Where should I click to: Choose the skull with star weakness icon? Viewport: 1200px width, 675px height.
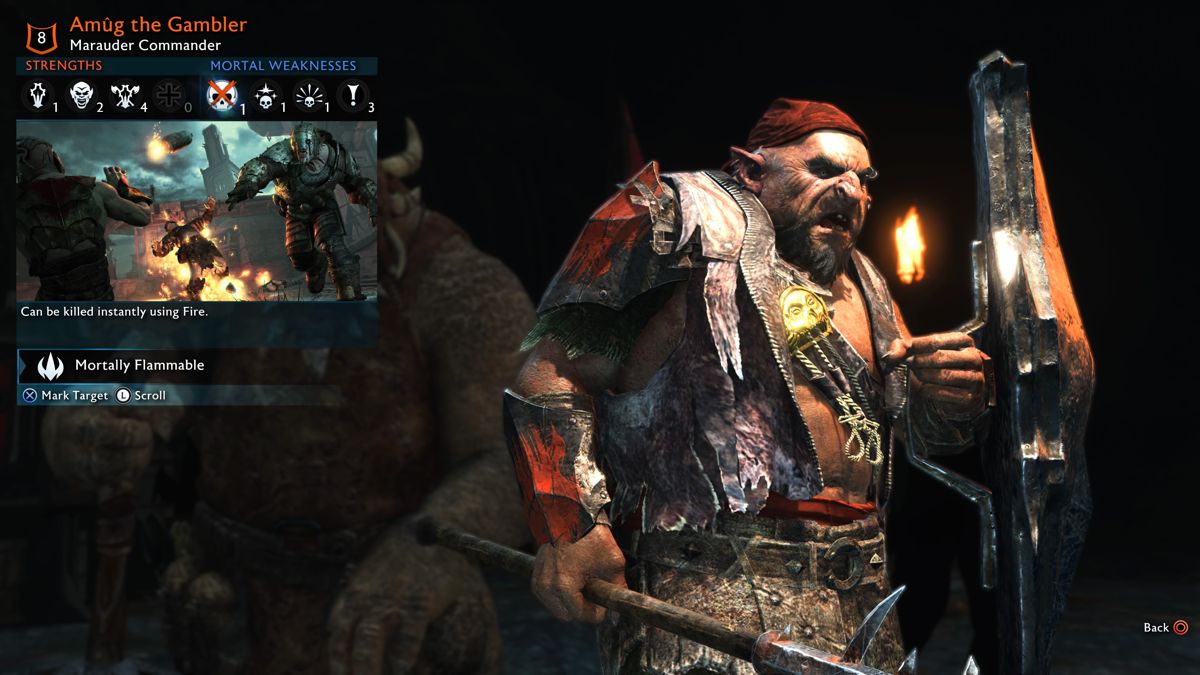[265, 96]
